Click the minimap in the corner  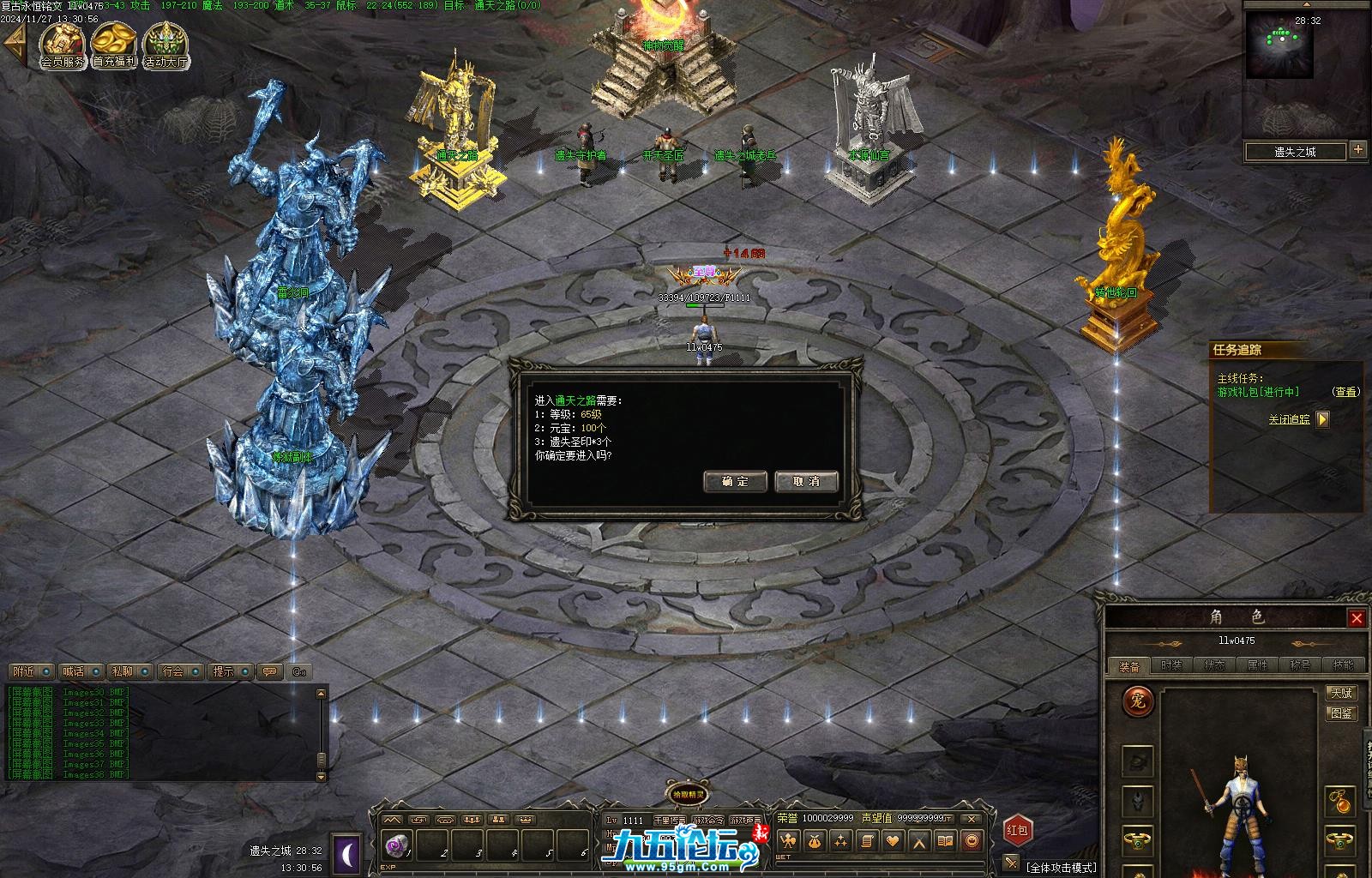point(1279,46)
